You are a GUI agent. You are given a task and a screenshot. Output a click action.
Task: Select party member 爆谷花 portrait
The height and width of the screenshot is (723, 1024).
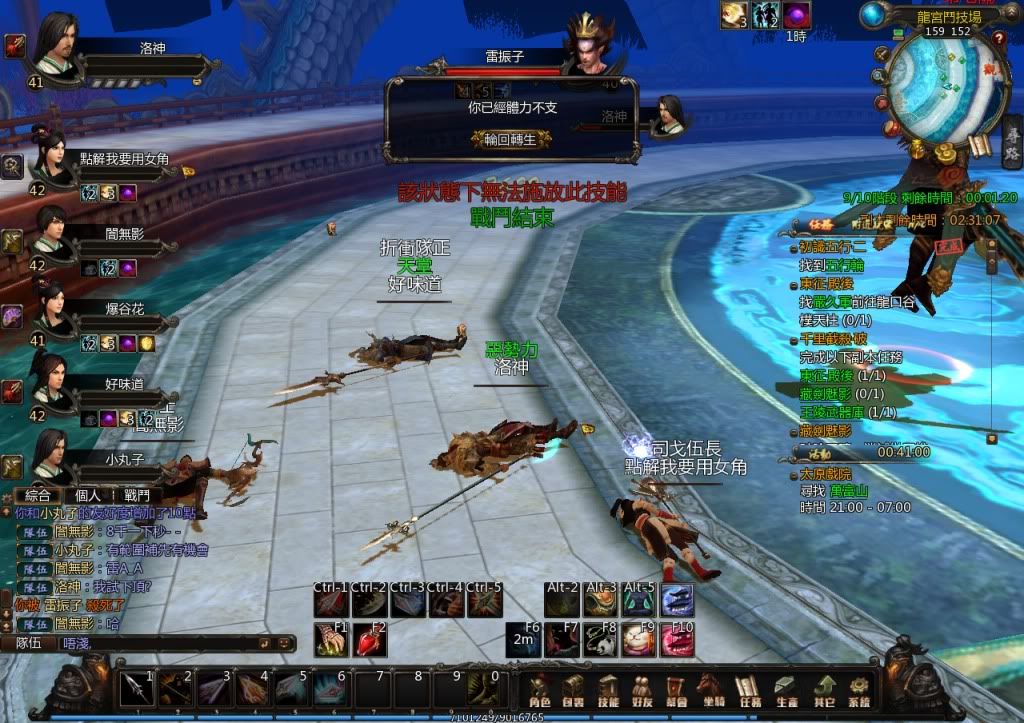tap(52, 304)
